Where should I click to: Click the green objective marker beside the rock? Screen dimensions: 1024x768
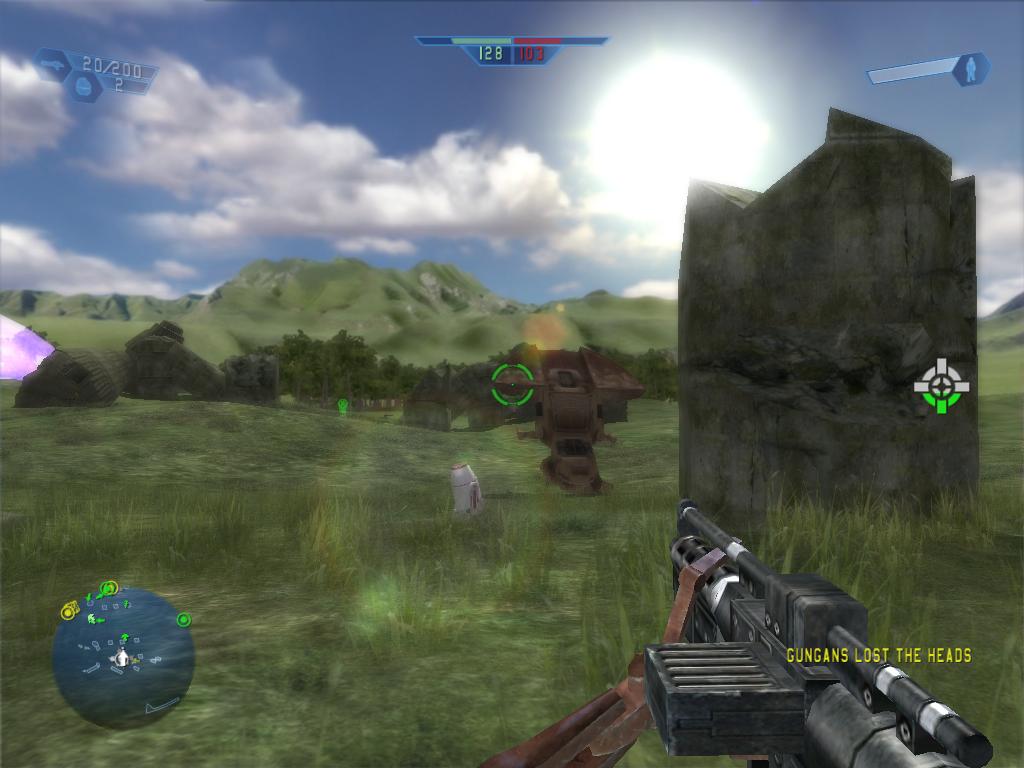point(941,386)
